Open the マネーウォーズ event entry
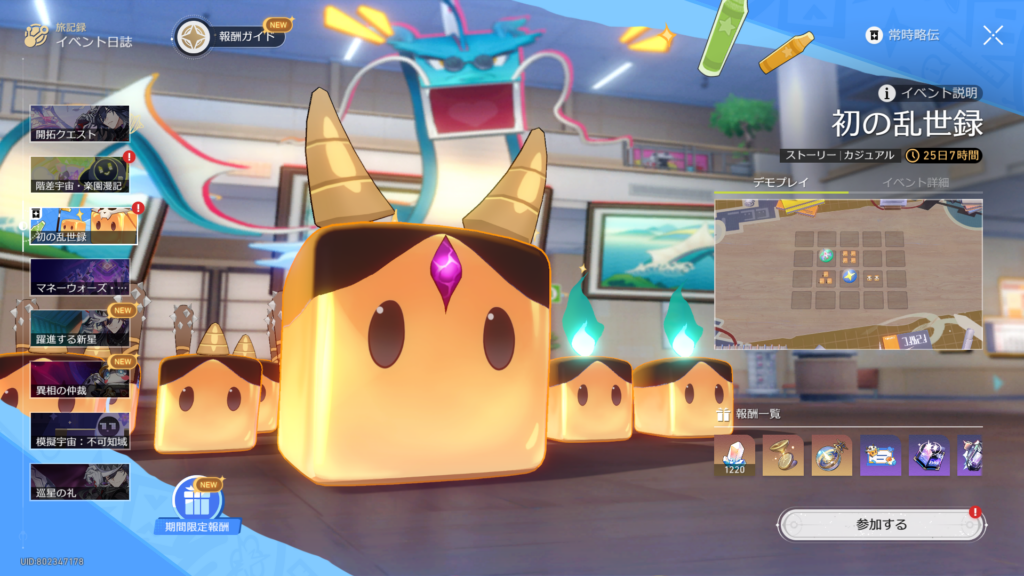This screenshot has height=576, width=1024. (x=80, y=277)
